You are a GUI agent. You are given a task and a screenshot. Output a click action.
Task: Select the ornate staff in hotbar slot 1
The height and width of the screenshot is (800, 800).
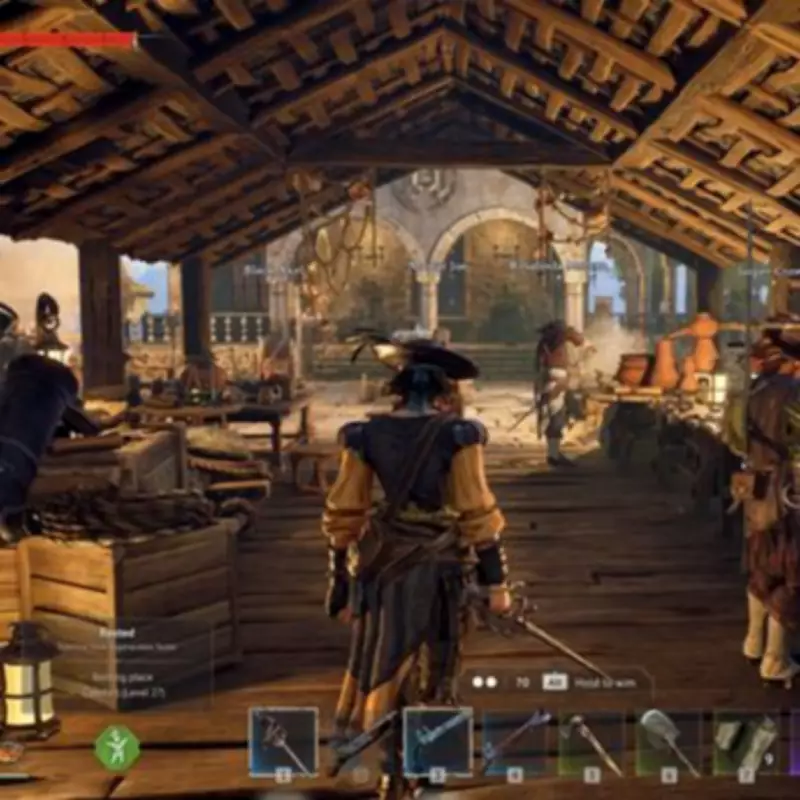tap(283, 741)
